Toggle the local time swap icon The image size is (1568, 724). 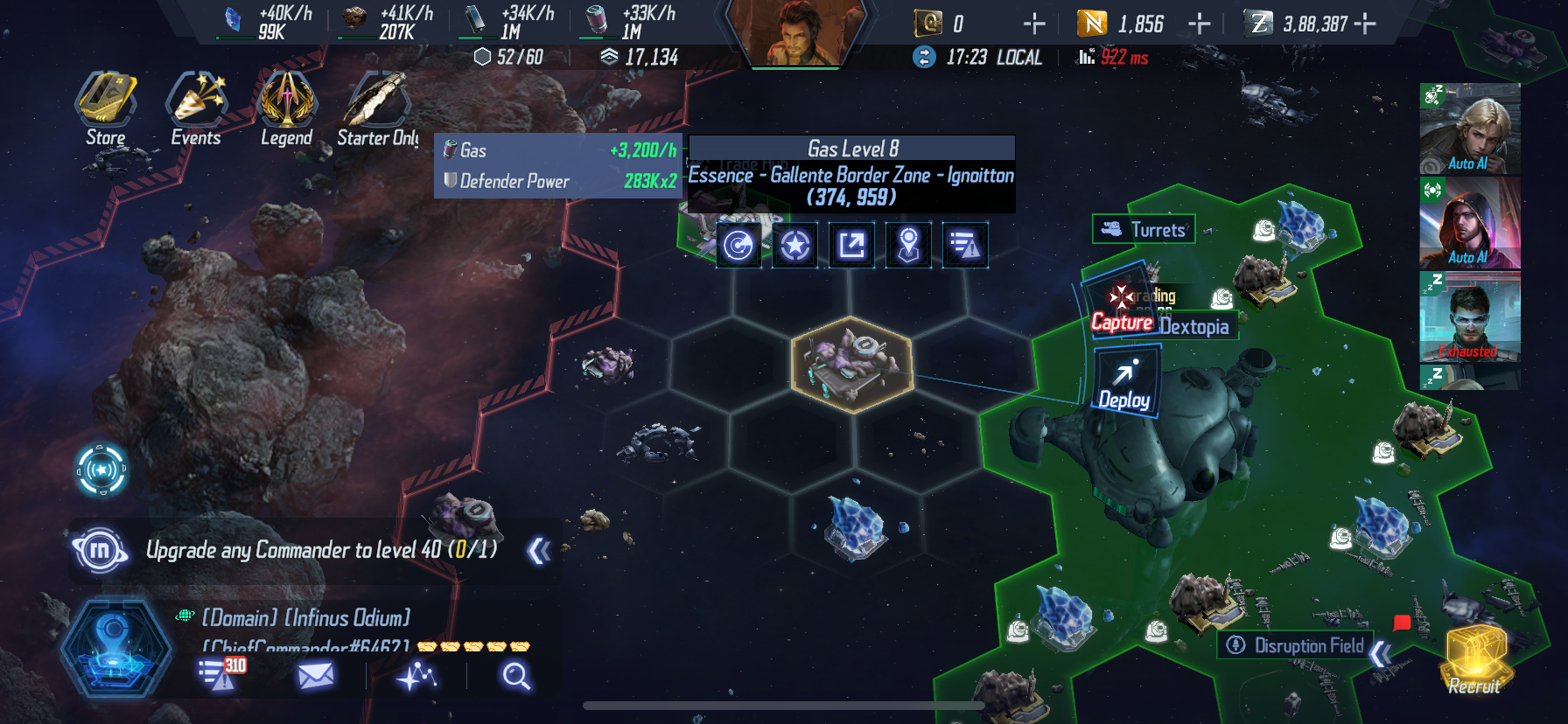tap(924, 57)
